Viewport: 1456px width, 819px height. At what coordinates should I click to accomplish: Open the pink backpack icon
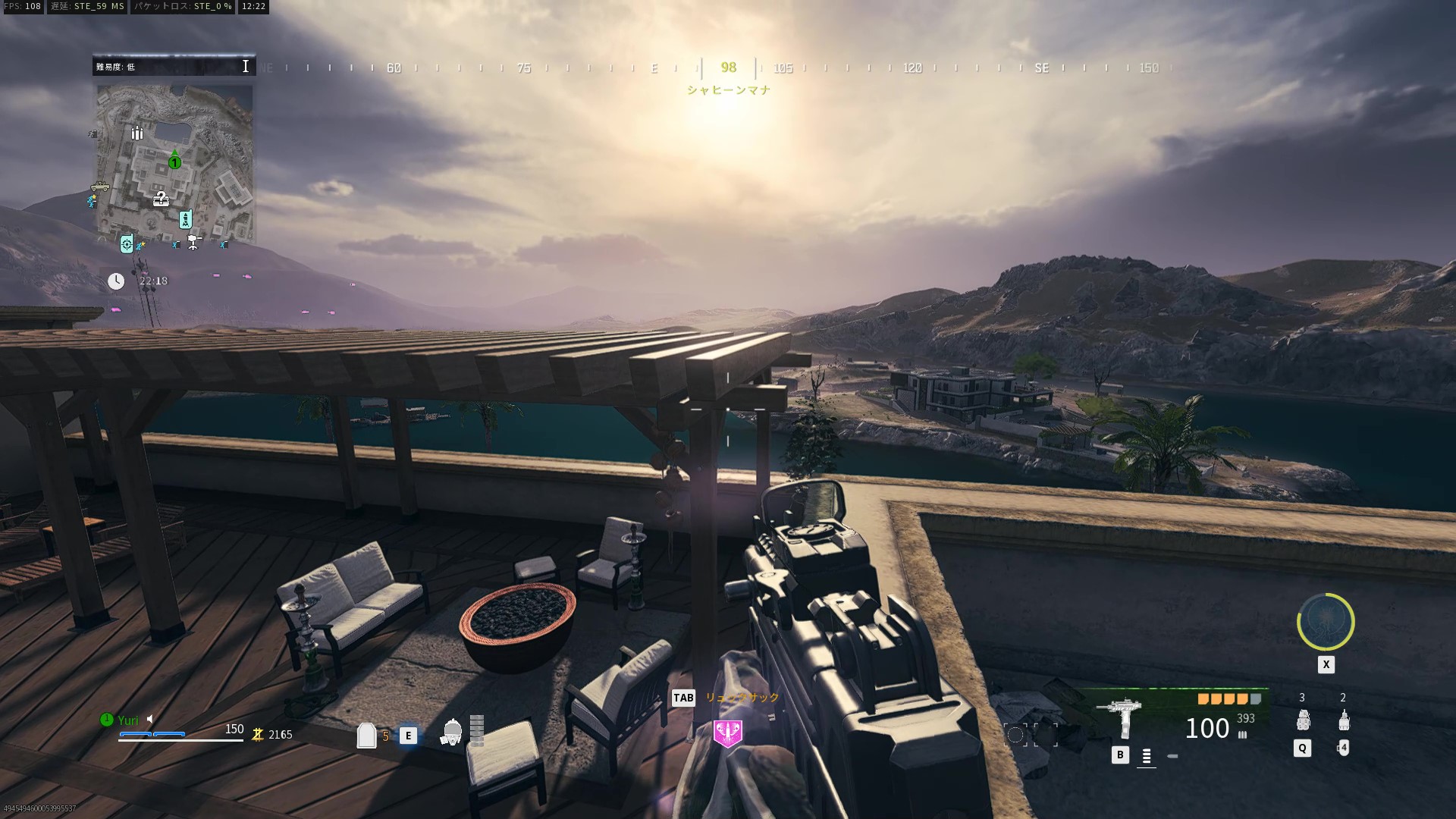click(x=728, y=733)
